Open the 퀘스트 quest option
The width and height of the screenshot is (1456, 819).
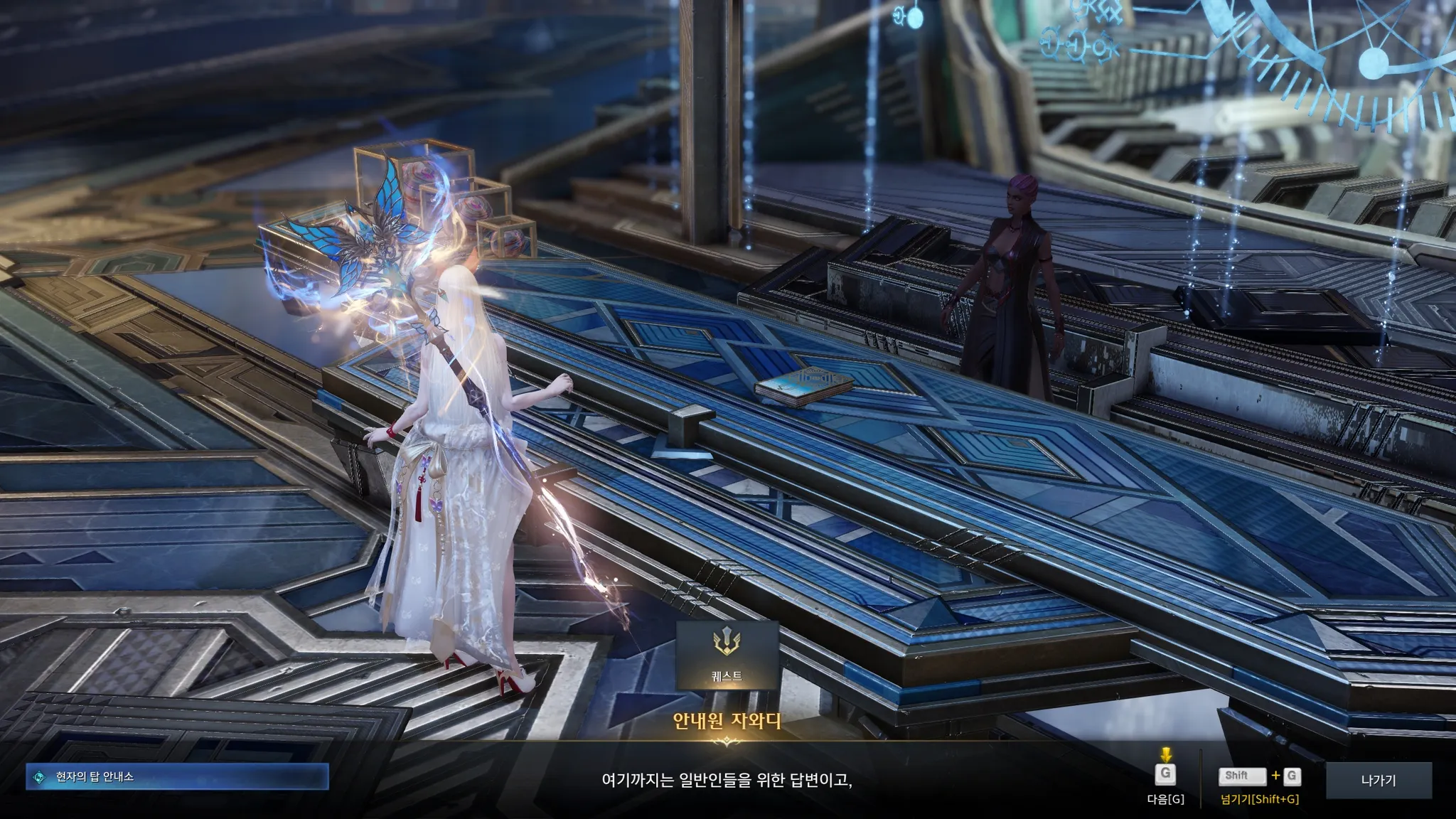click(x=727, y=655)
